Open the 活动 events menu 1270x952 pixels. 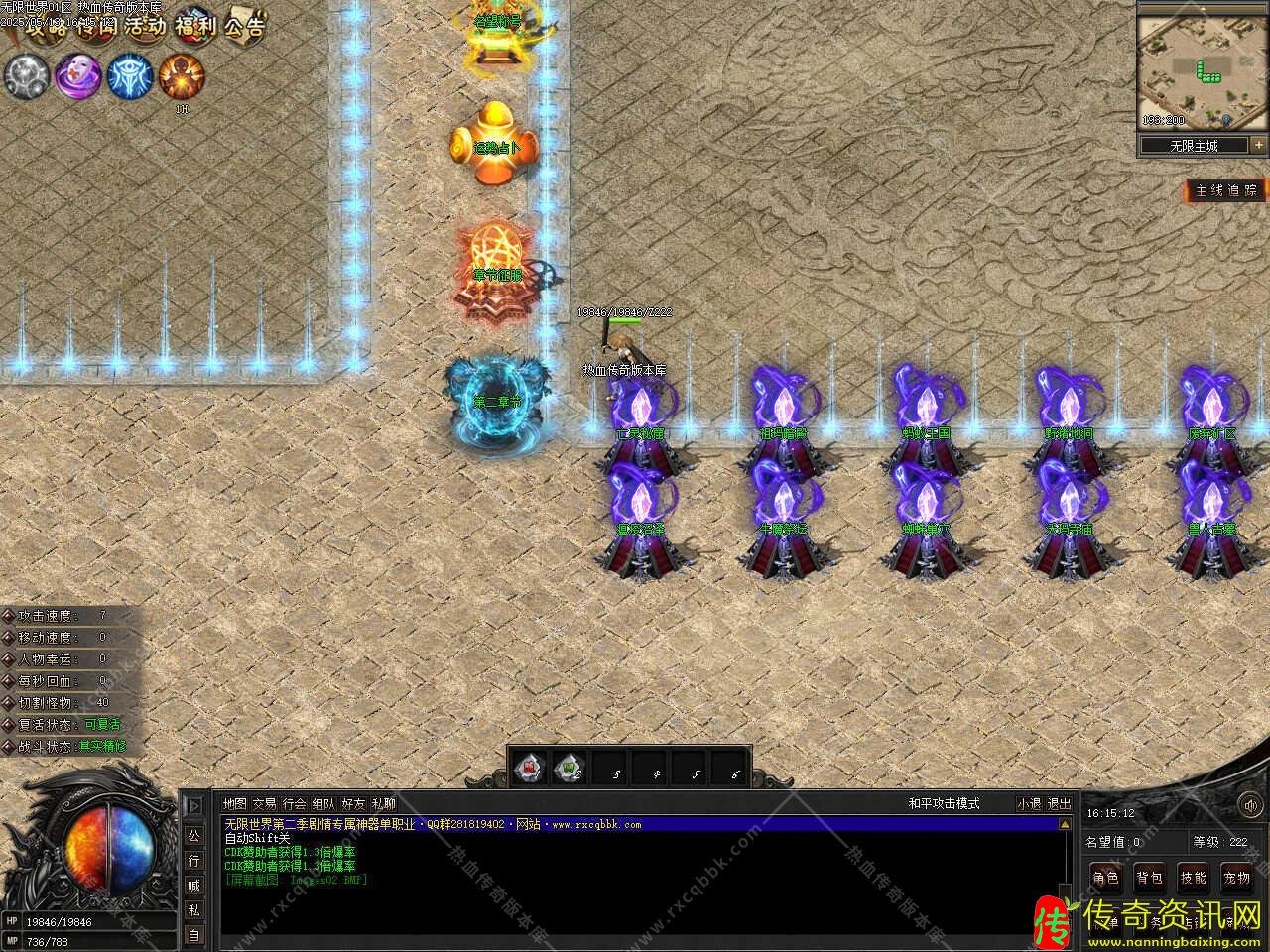145,25
